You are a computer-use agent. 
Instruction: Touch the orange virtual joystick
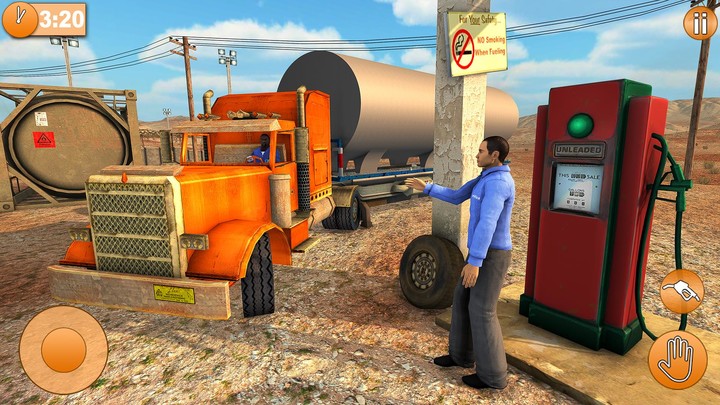63,350
